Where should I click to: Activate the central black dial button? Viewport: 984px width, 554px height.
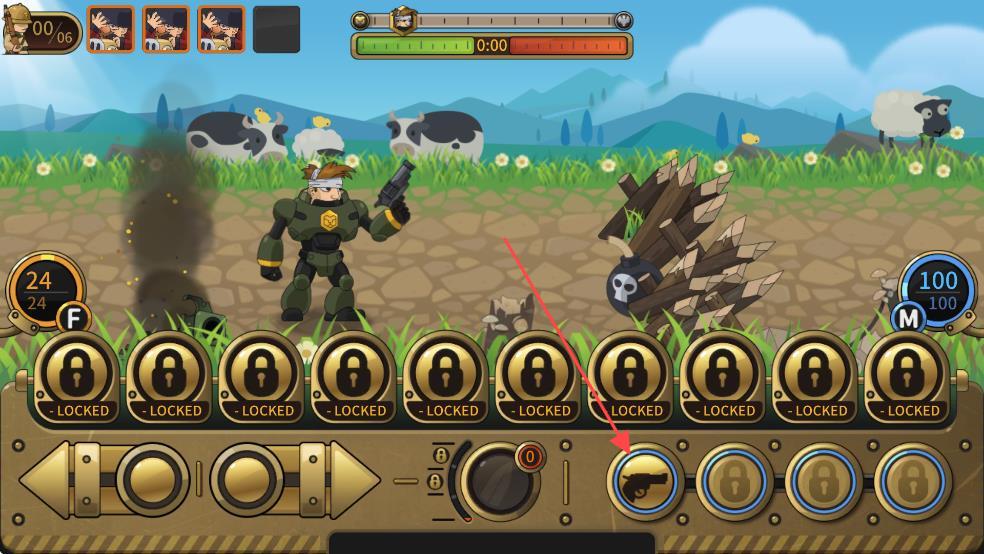pyautogui.click(x=497, y=480)
